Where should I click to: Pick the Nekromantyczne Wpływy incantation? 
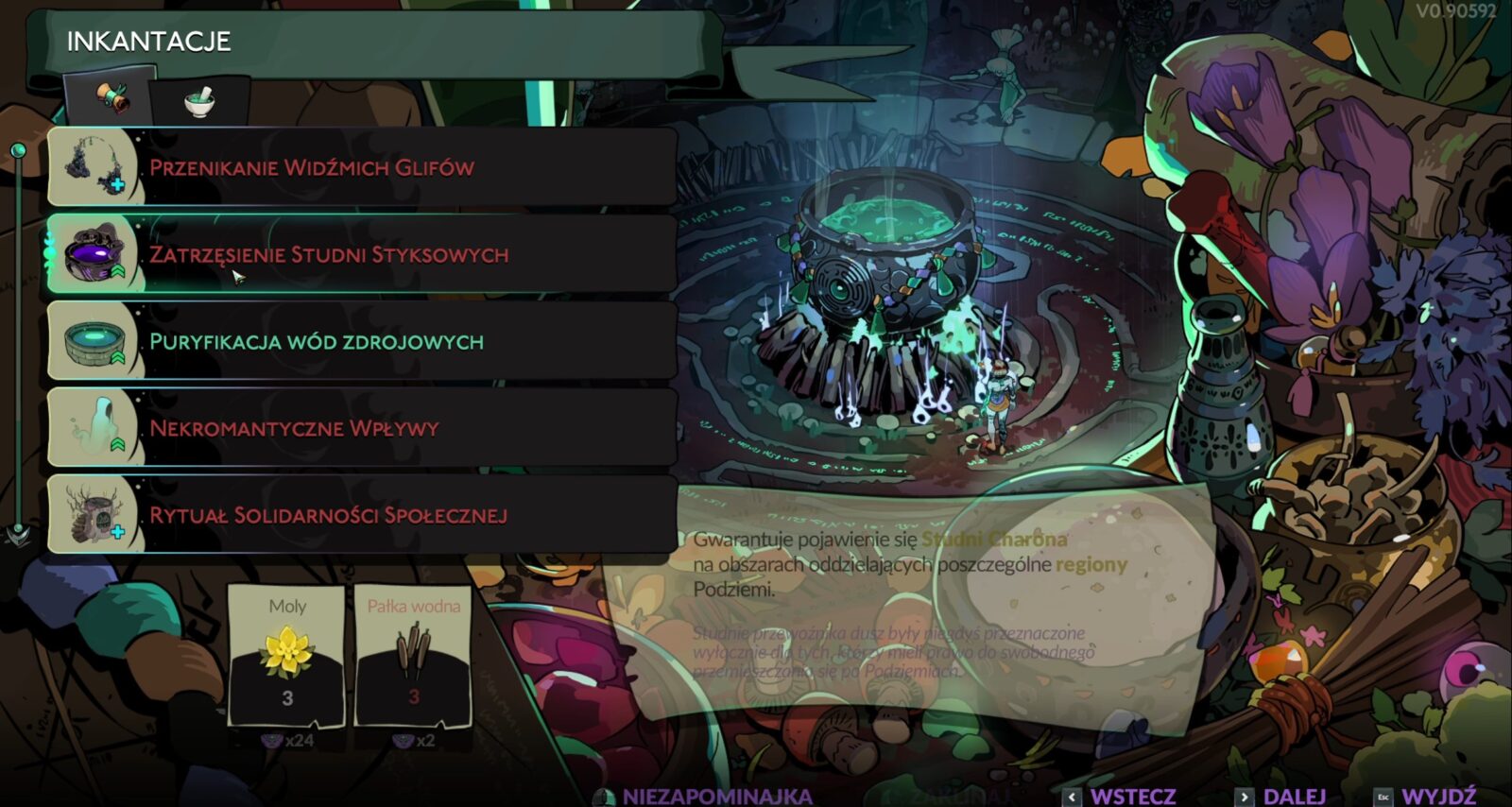click(362, 428)
